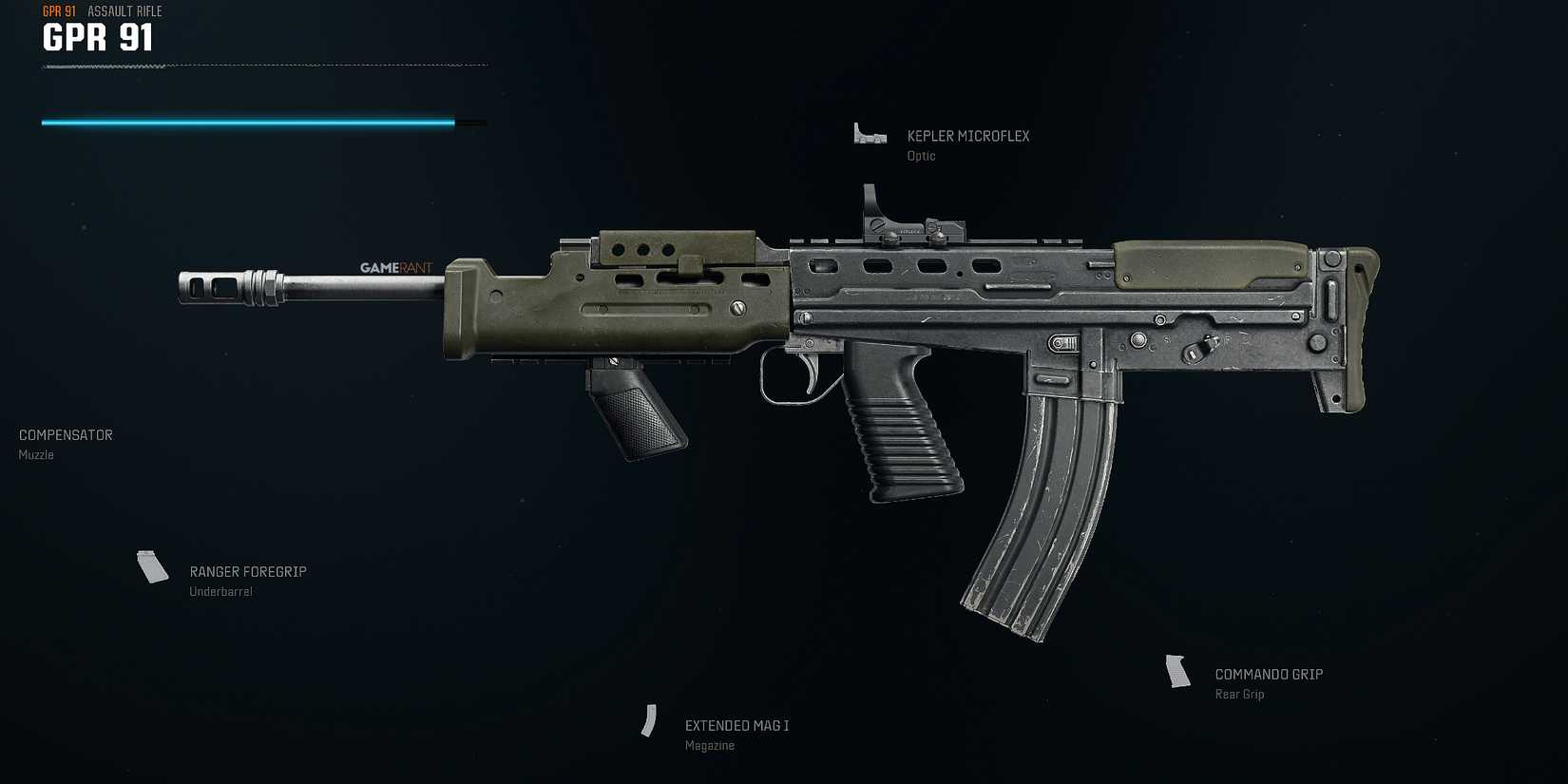Click the Muzzle slot type text
Image resolution: width=1568 pixels, height=784 pixels.
point(36,454)
